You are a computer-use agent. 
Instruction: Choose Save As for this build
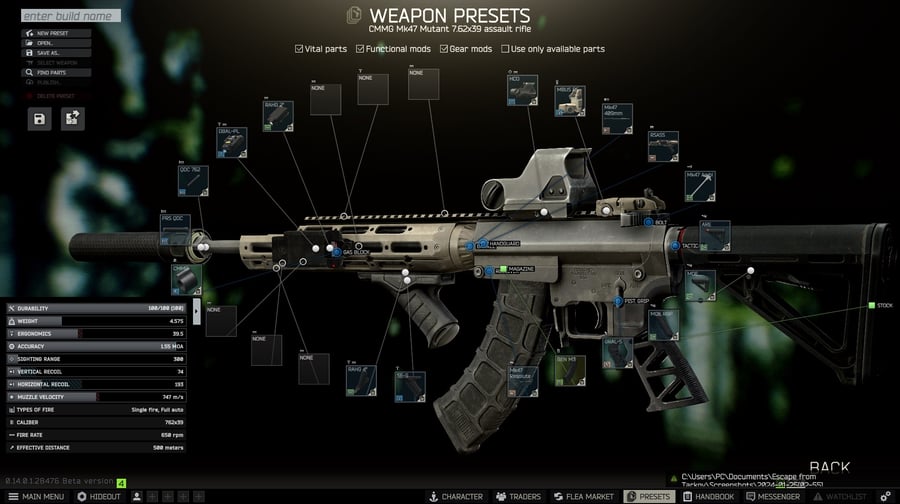point(57,53)
